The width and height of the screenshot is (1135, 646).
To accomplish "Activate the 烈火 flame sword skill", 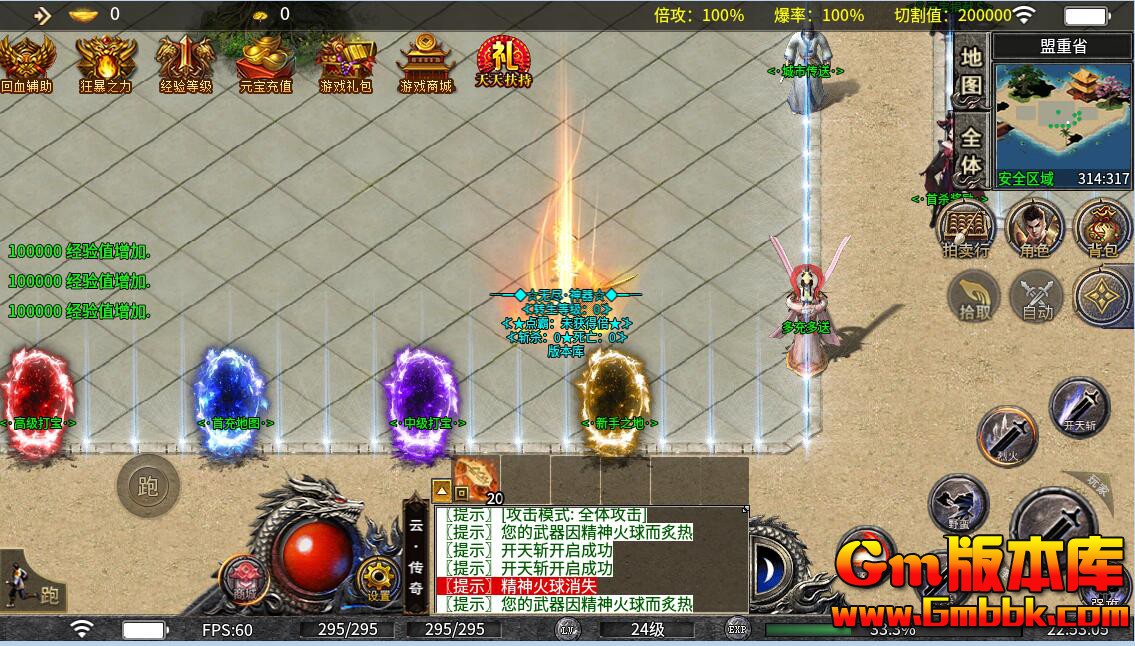I will [x=1007, y=435].
